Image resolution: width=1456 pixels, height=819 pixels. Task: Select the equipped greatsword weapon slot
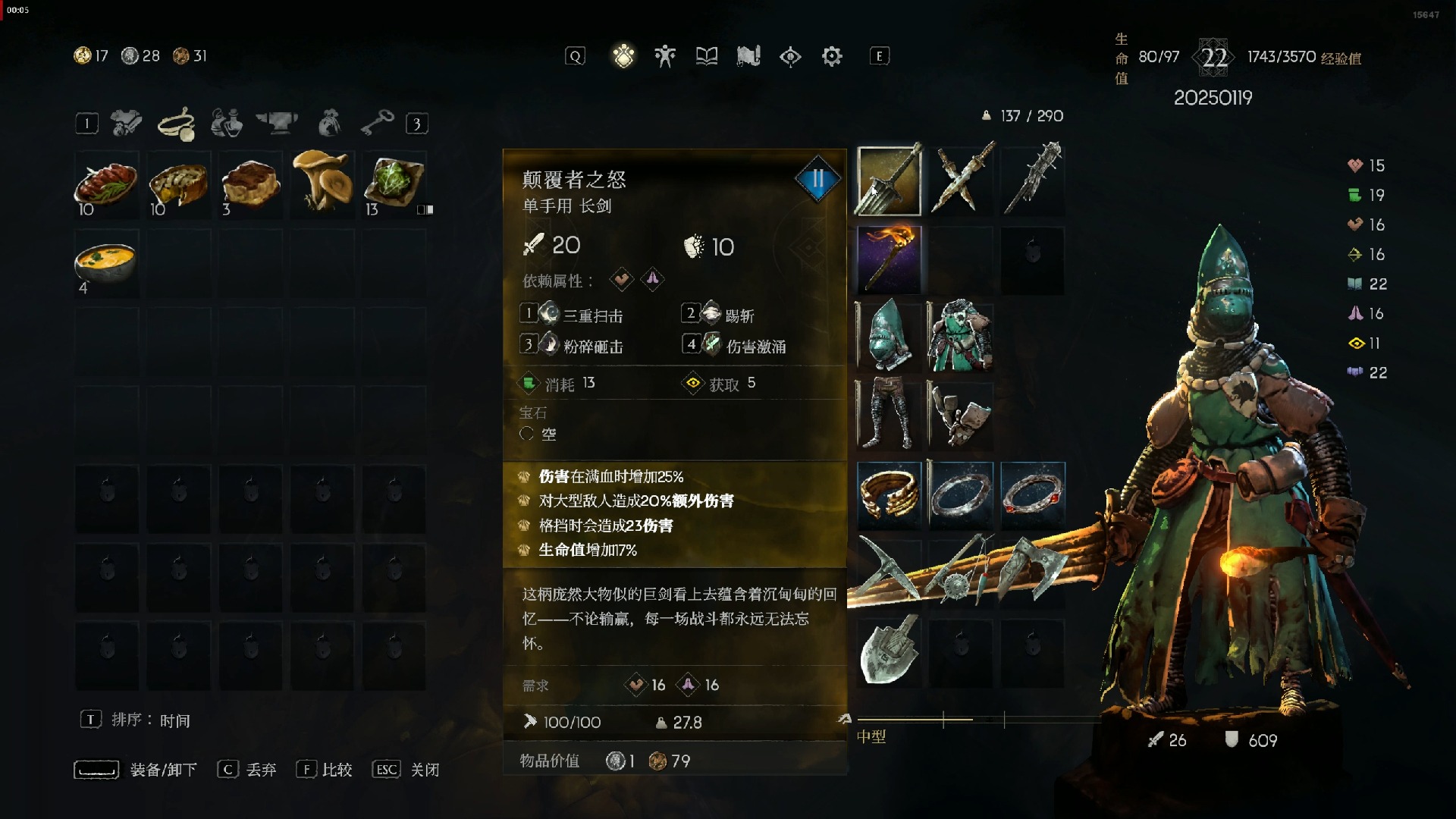click(x=889, y=181)
